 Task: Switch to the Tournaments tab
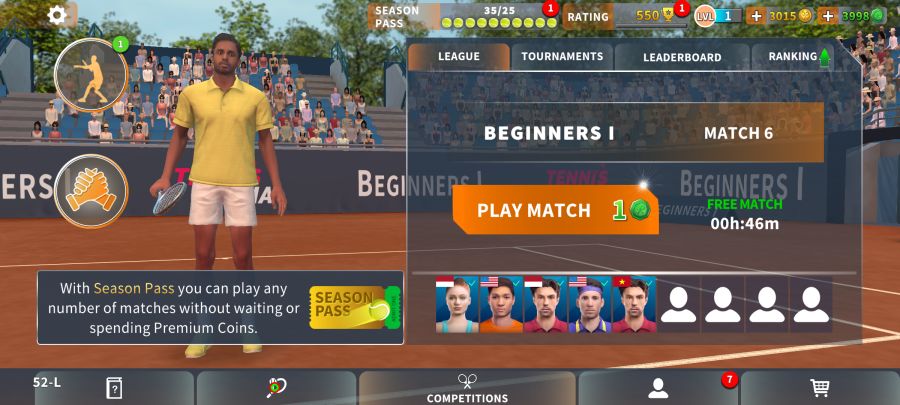pyautogui.click(x=561, y=57)
